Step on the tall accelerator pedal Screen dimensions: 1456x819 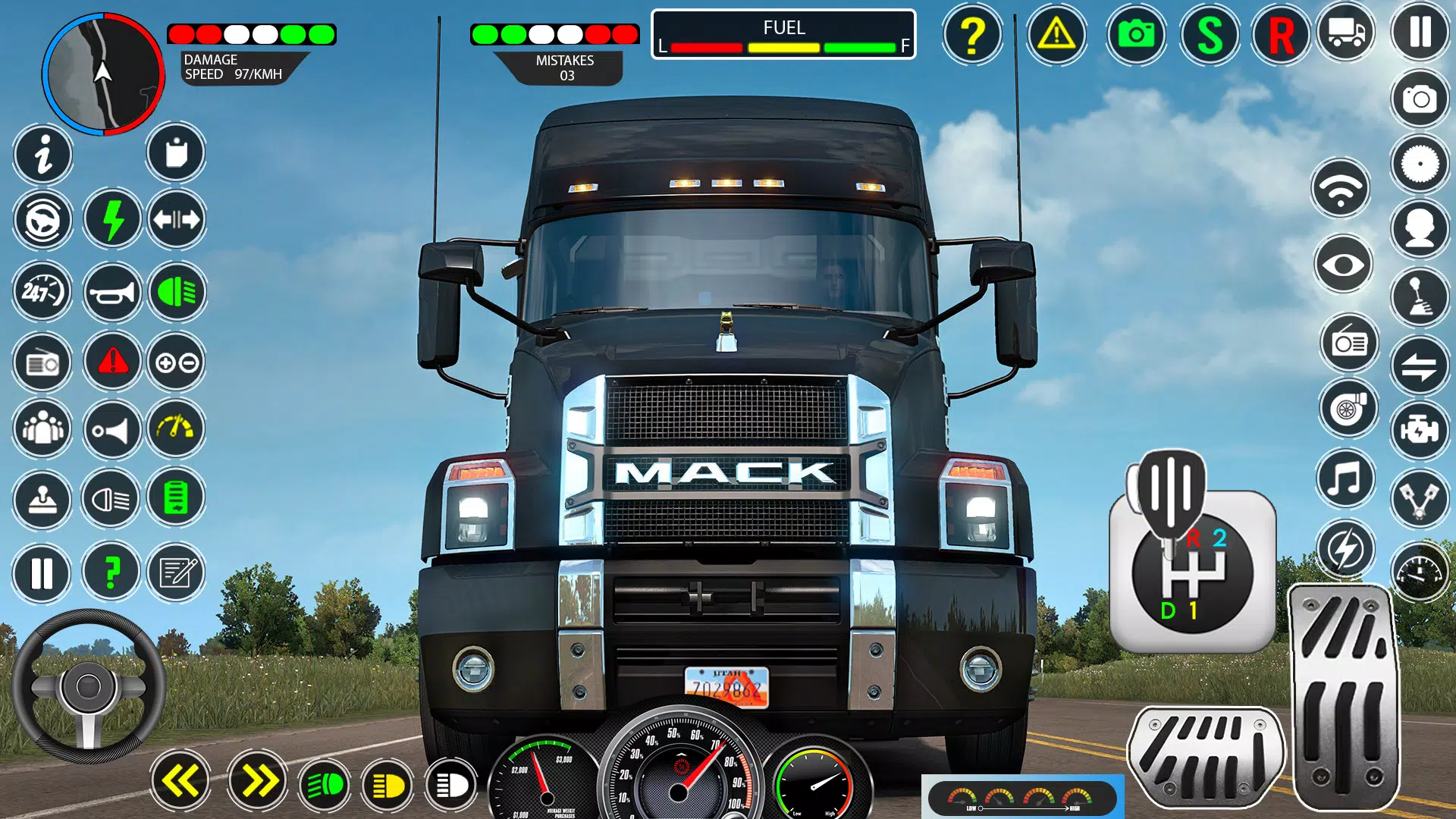coord(1345,698)
